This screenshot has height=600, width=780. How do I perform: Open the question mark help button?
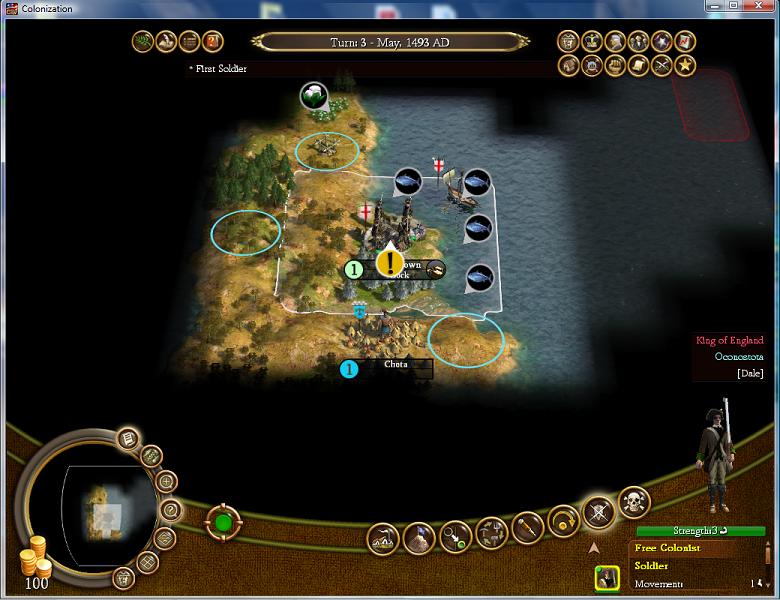(170, 510)
